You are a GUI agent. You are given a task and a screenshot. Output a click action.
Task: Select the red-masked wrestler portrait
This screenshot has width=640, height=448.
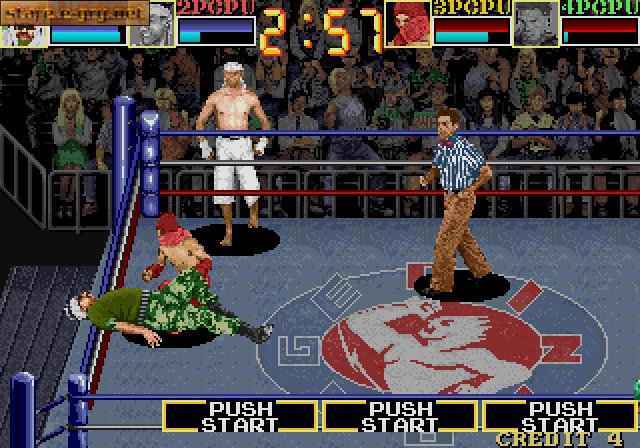point(407,24)
